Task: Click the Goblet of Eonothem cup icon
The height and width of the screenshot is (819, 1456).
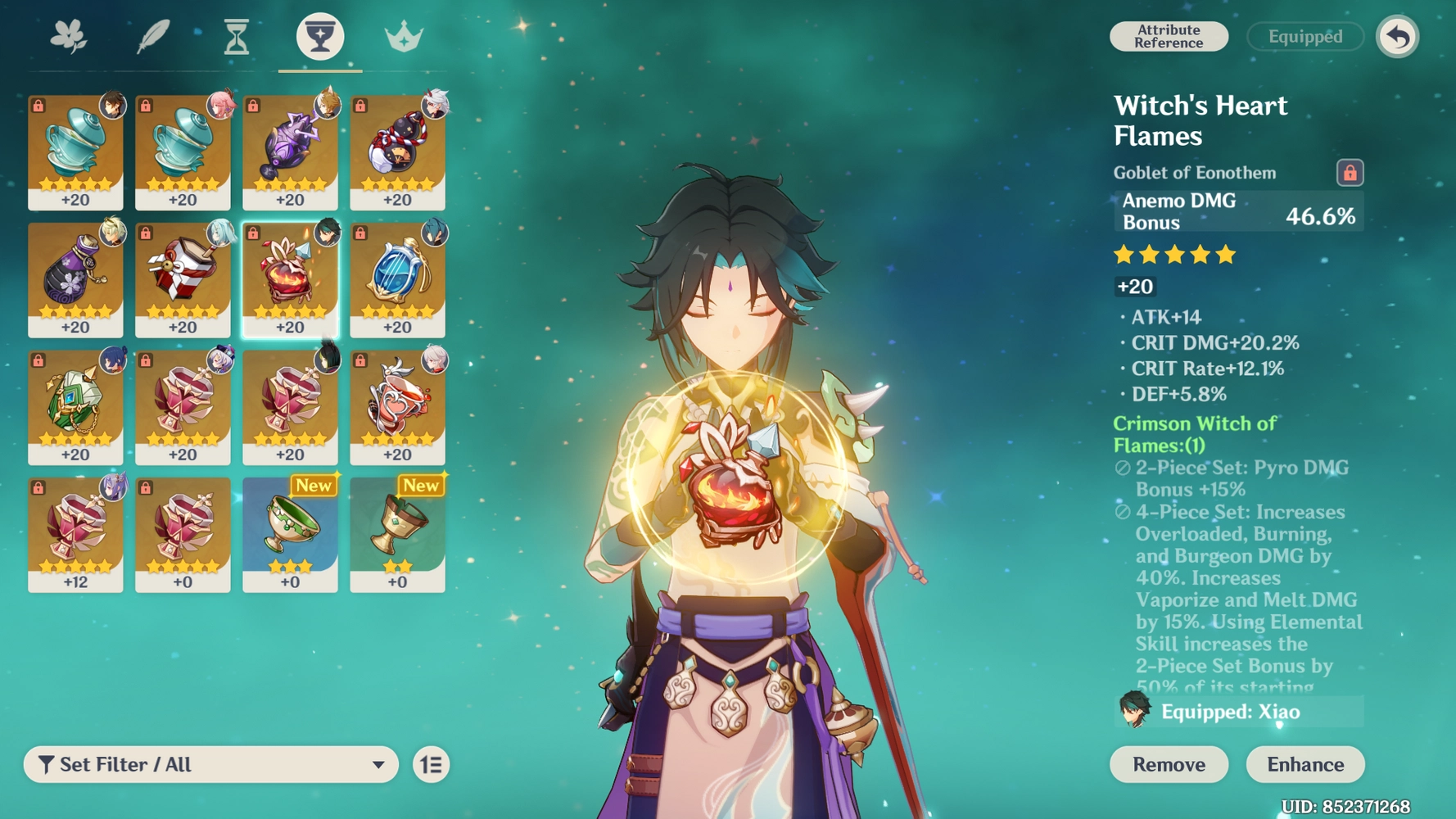Action: [x=319, y=37]
